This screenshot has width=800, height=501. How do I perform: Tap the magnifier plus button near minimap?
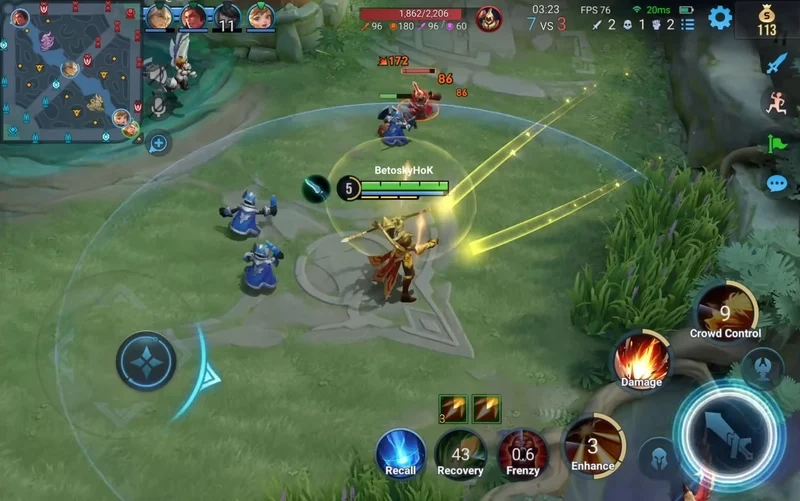158,144
